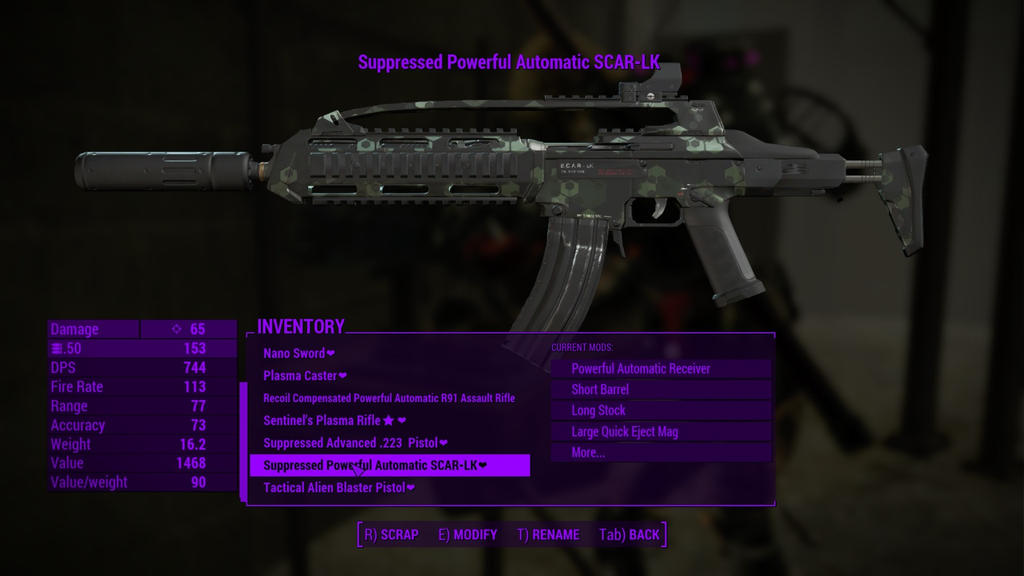Rename the selected weapon
This screenshot has height=576, width=1024.
(548, 535)
